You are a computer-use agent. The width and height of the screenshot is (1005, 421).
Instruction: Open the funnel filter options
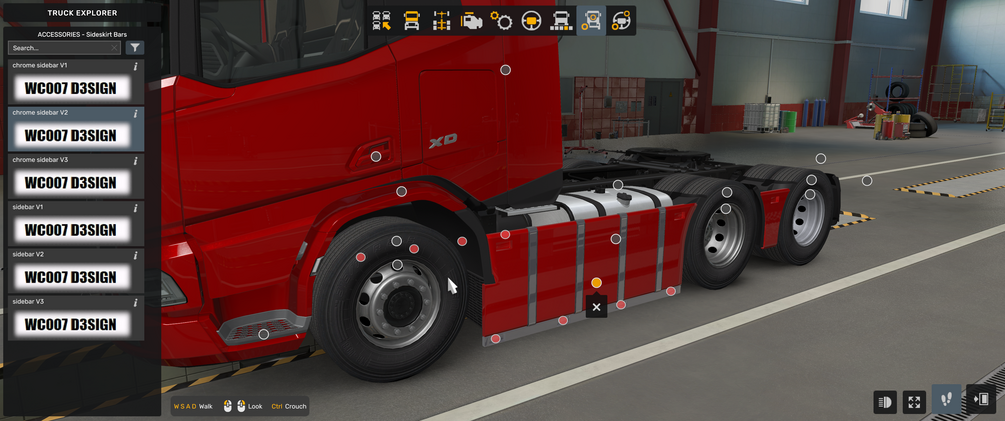[135, 47]
